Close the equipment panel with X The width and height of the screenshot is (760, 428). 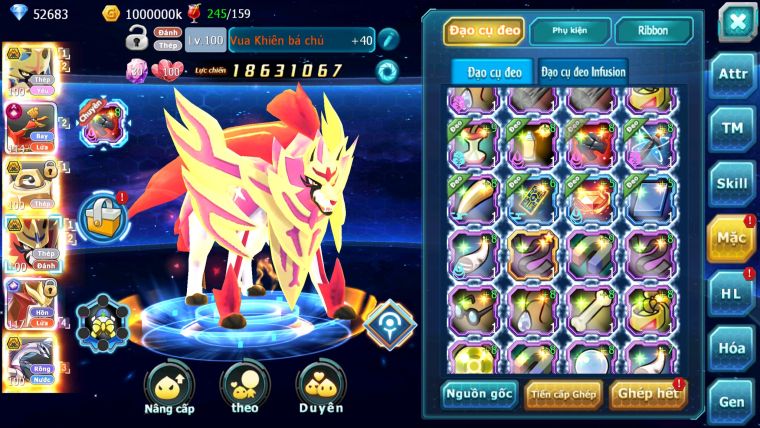click(x=736, y=23)
